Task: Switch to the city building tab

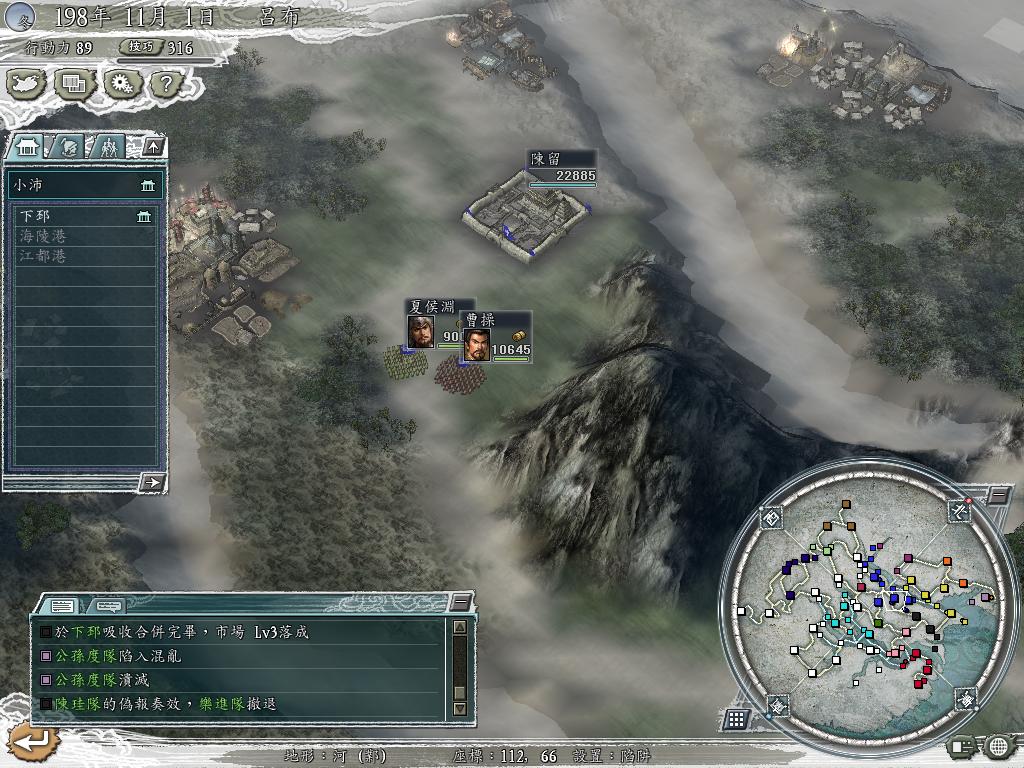Action: [26, 147]
